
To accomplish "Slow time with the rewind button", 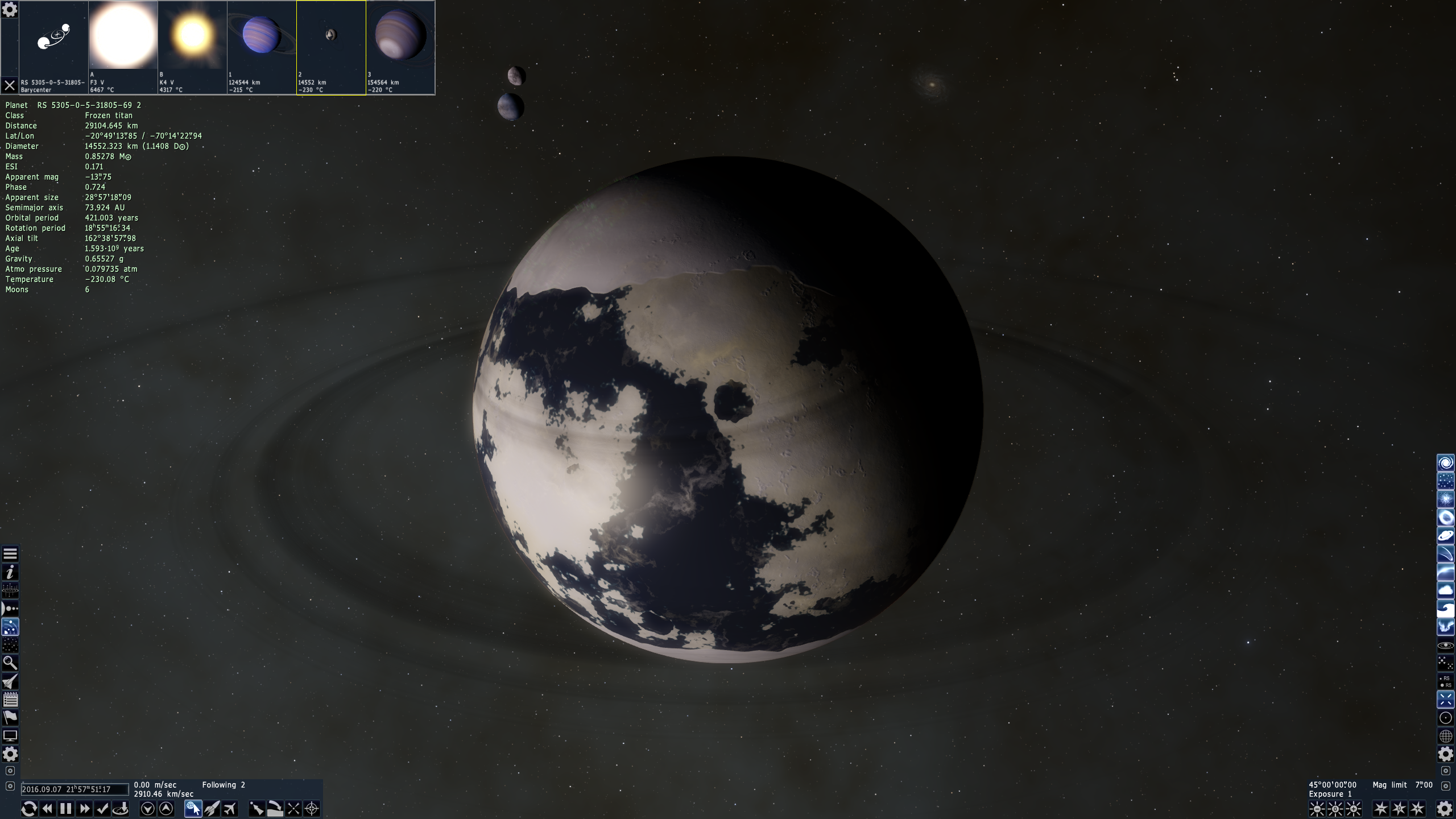I will (47, 808).
